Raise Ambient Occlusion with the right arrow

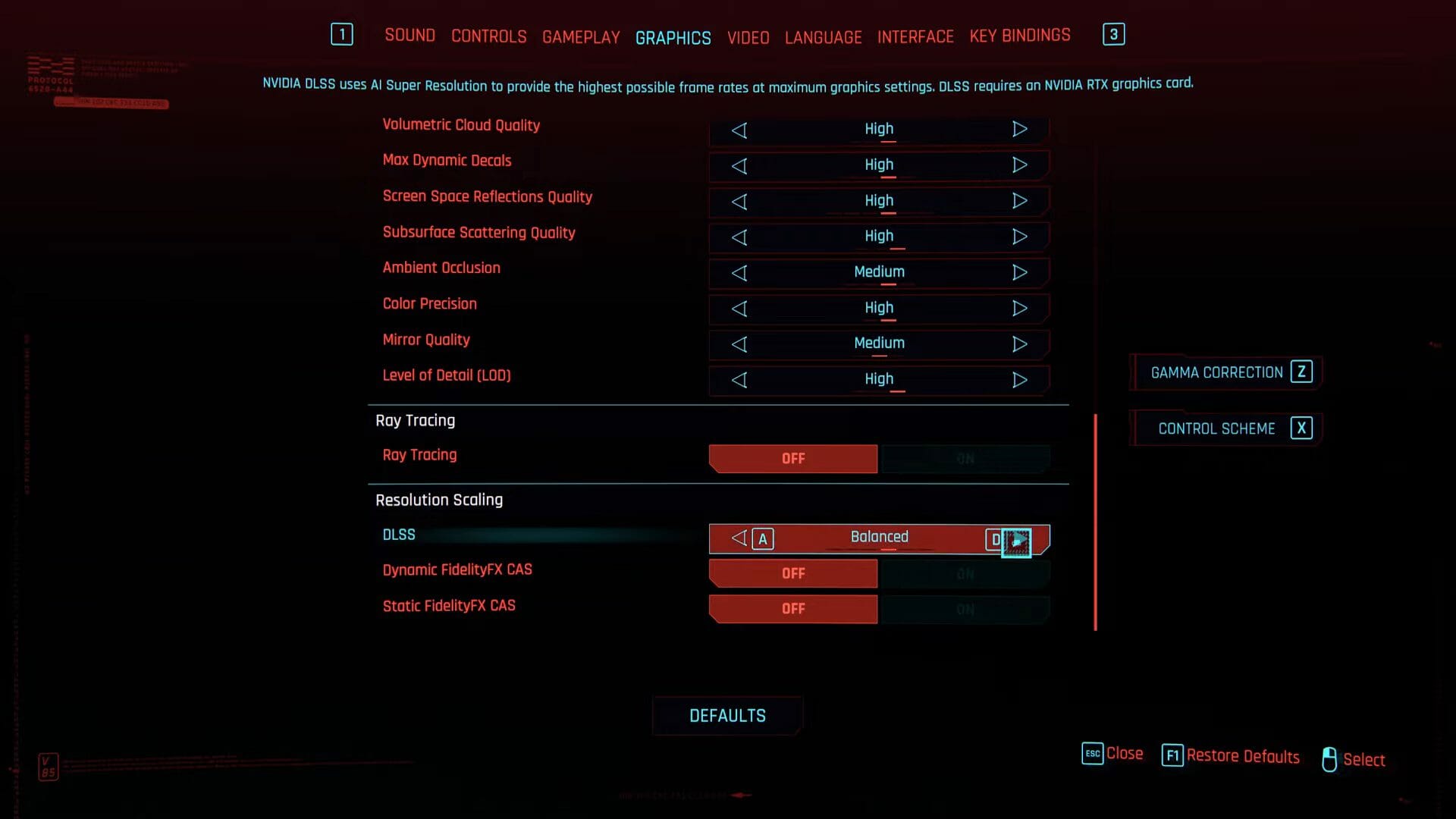(x=1020, y=273)
